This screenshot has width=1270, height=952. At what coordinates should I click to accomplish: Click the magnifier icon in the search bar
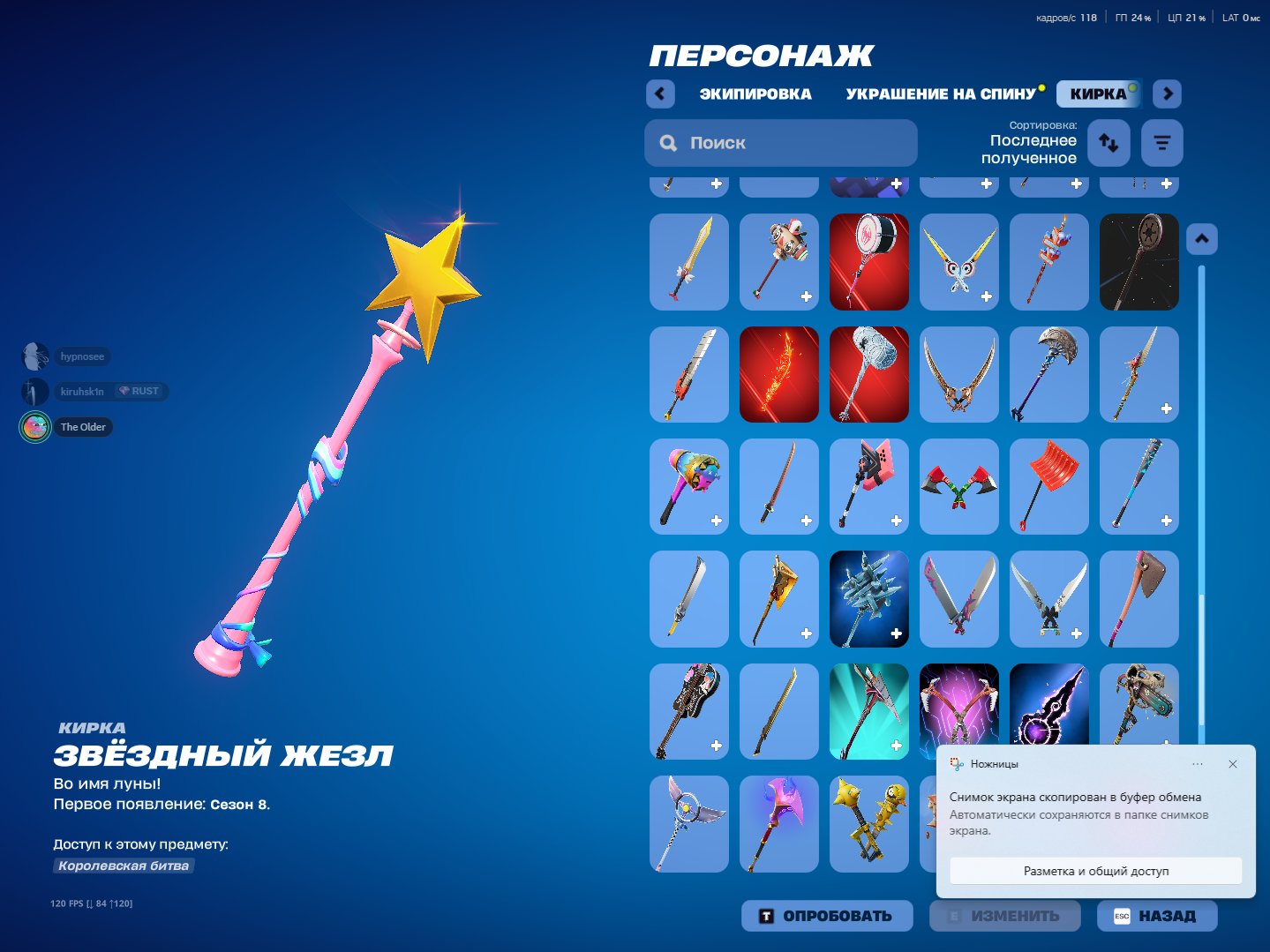pyautogui.click(x=667, y=142)
